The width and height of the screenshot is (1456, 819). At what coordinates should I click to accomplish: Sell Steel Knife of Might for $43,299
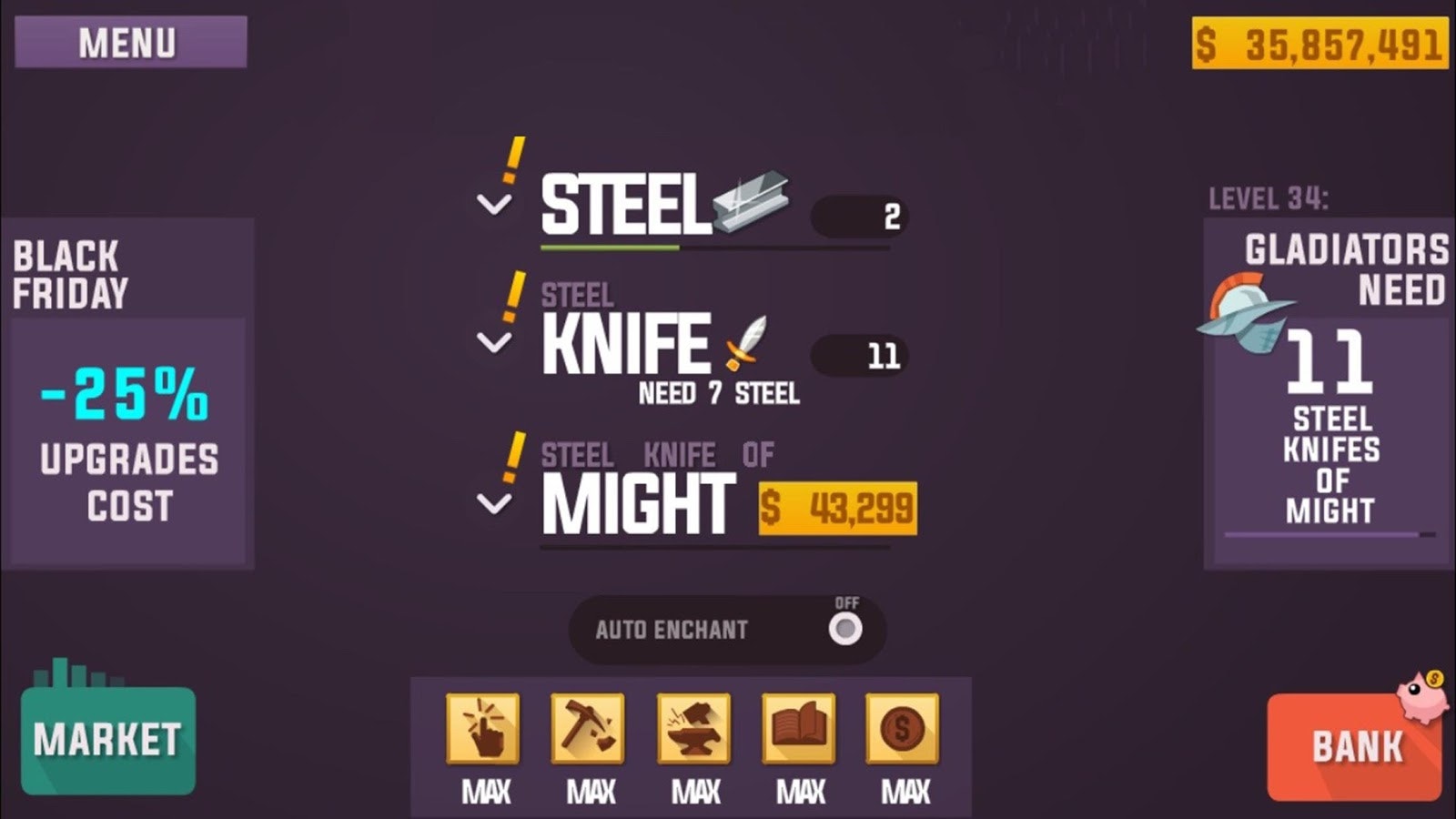click(x=838, y=506)
